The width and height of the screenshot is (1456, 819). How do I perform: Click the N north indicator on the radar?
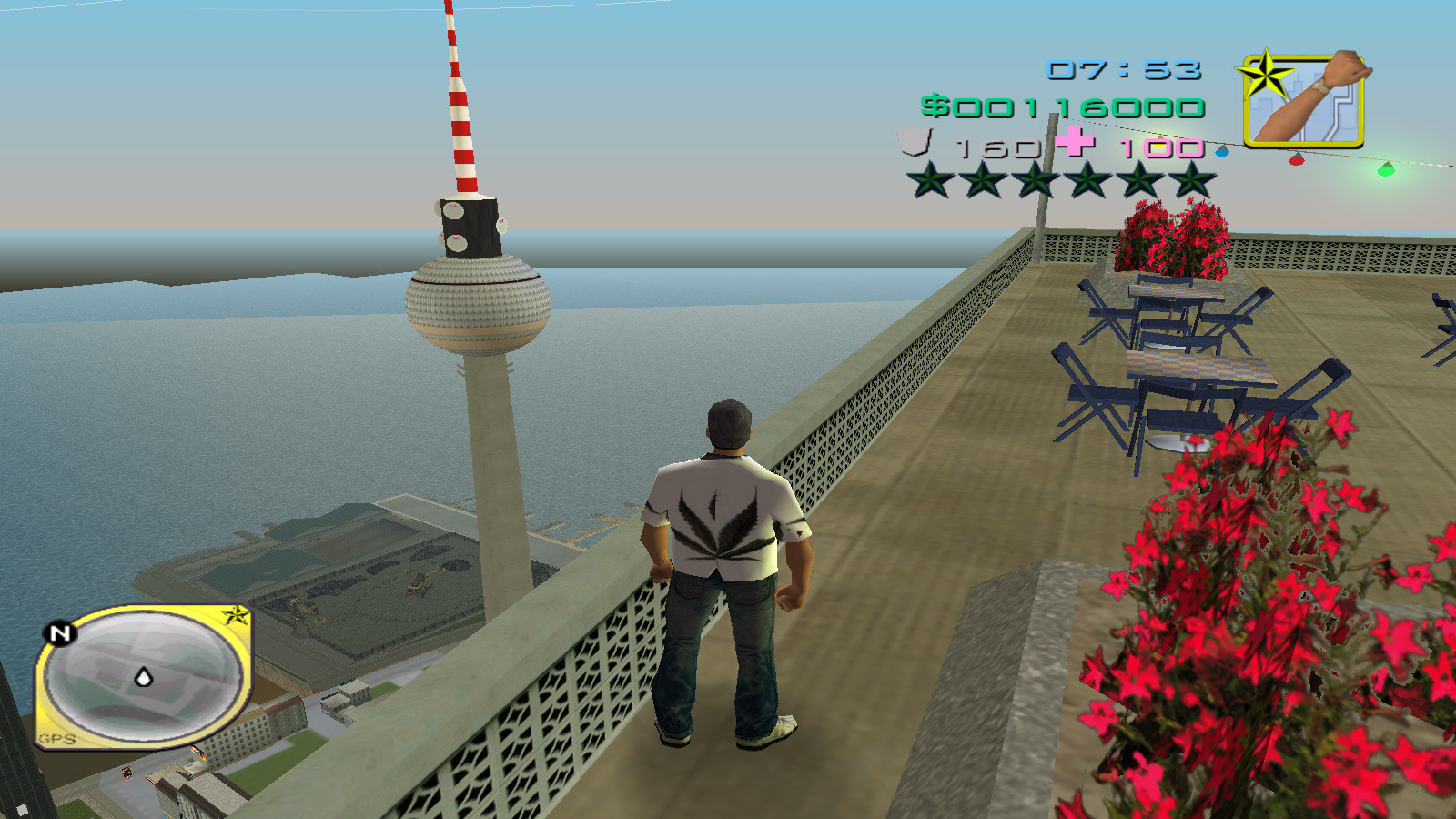(x=59, y=634)
